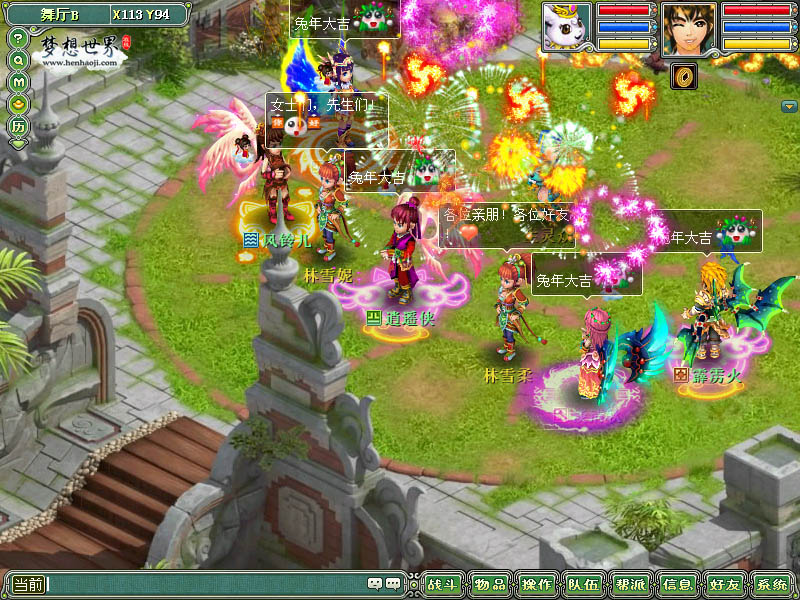The width and height of the screenshot is (800, 600).
Task: Open the 物品 (items) bag
Action: pyautogui.click(x=489, y=584)
